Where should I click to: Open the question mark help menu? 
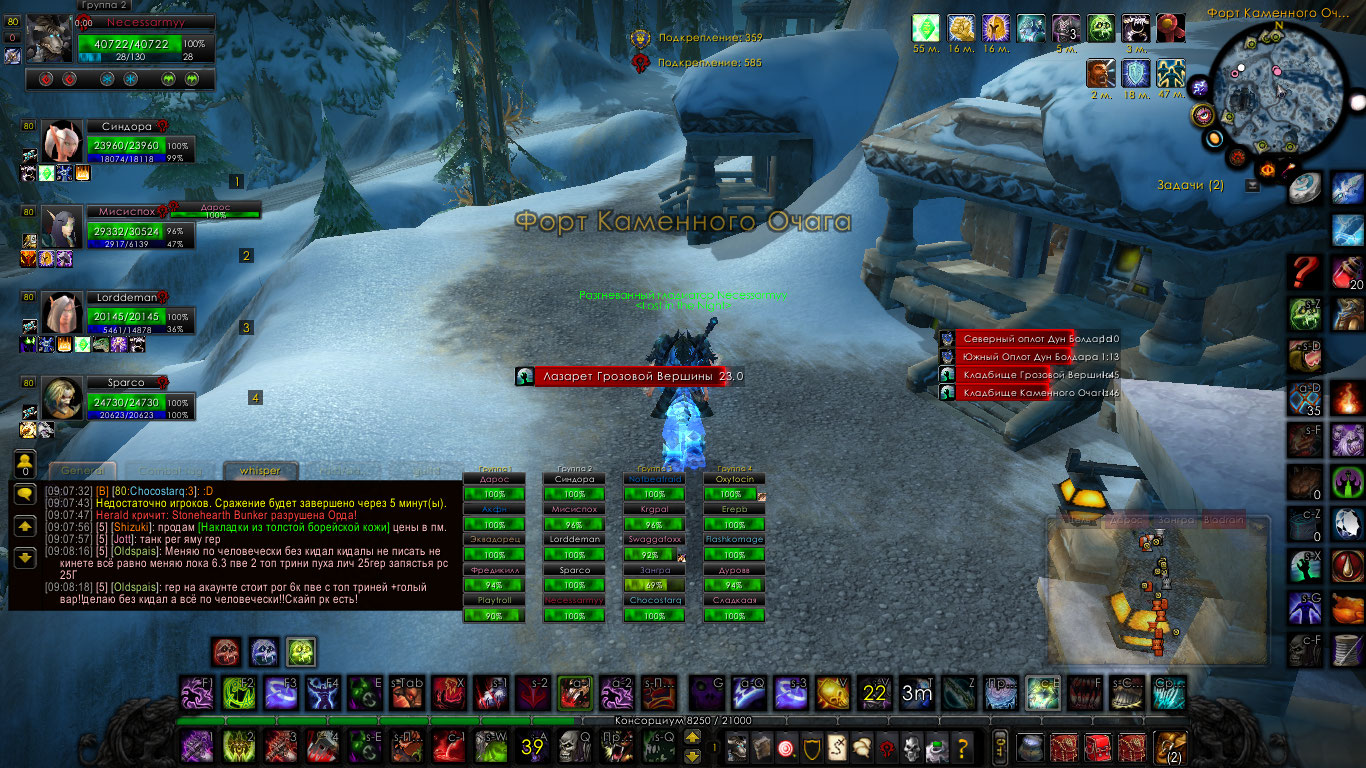(962, 746)
